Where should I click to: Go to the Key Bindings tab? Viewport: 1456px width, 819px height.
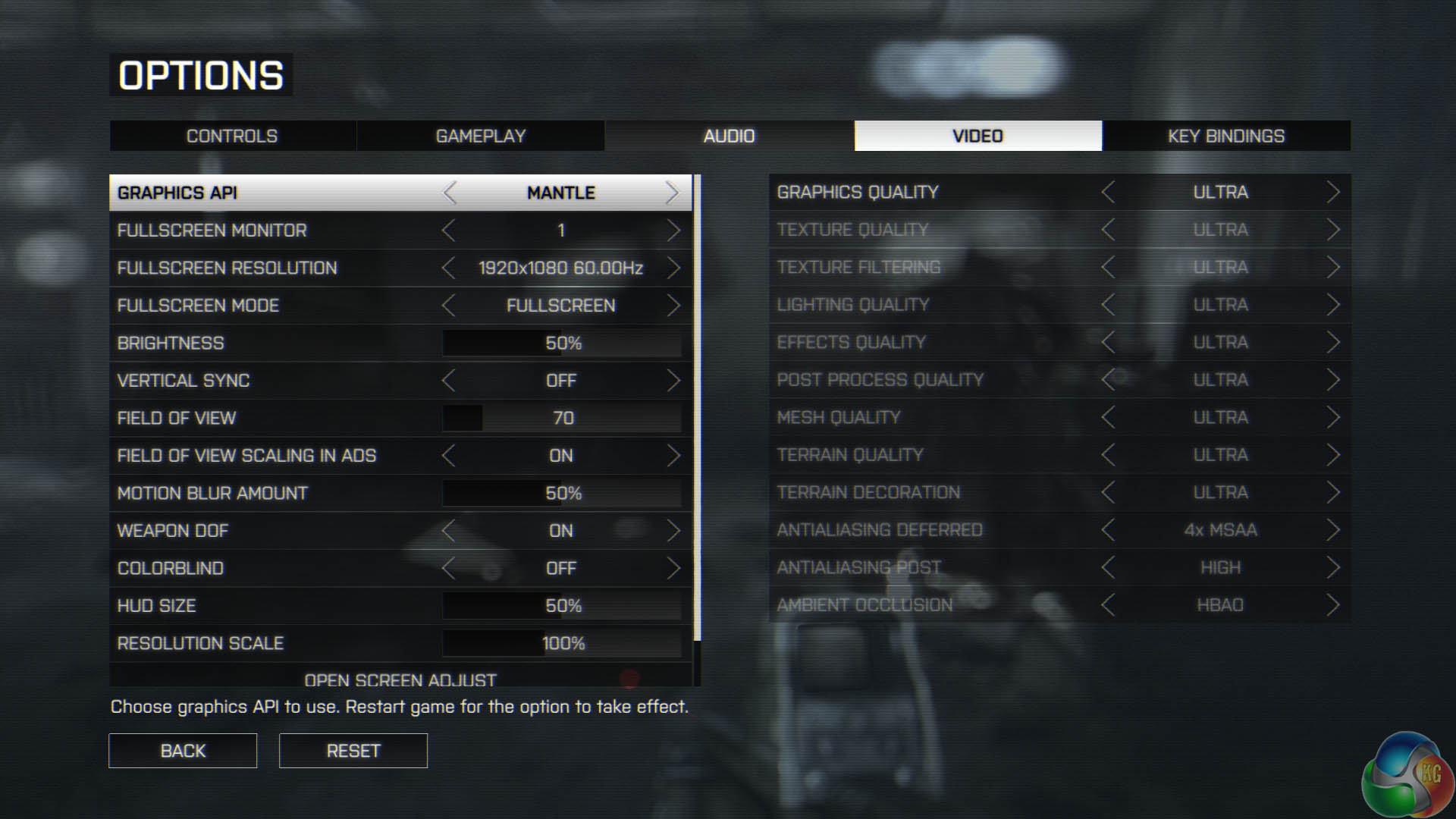click(1225, 136)
